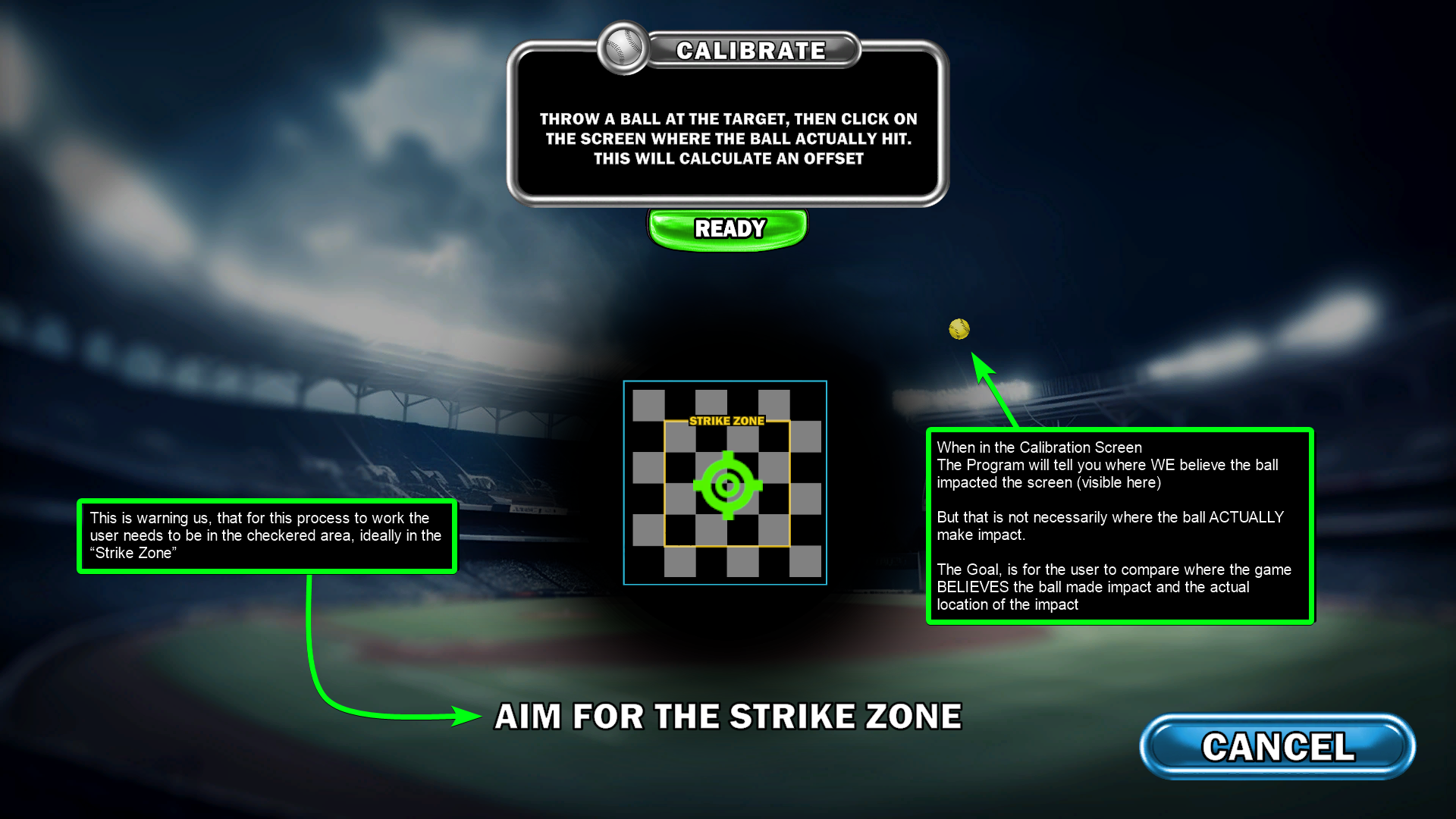Click the green READY button
1456x819 pixels.
(729, 228)
